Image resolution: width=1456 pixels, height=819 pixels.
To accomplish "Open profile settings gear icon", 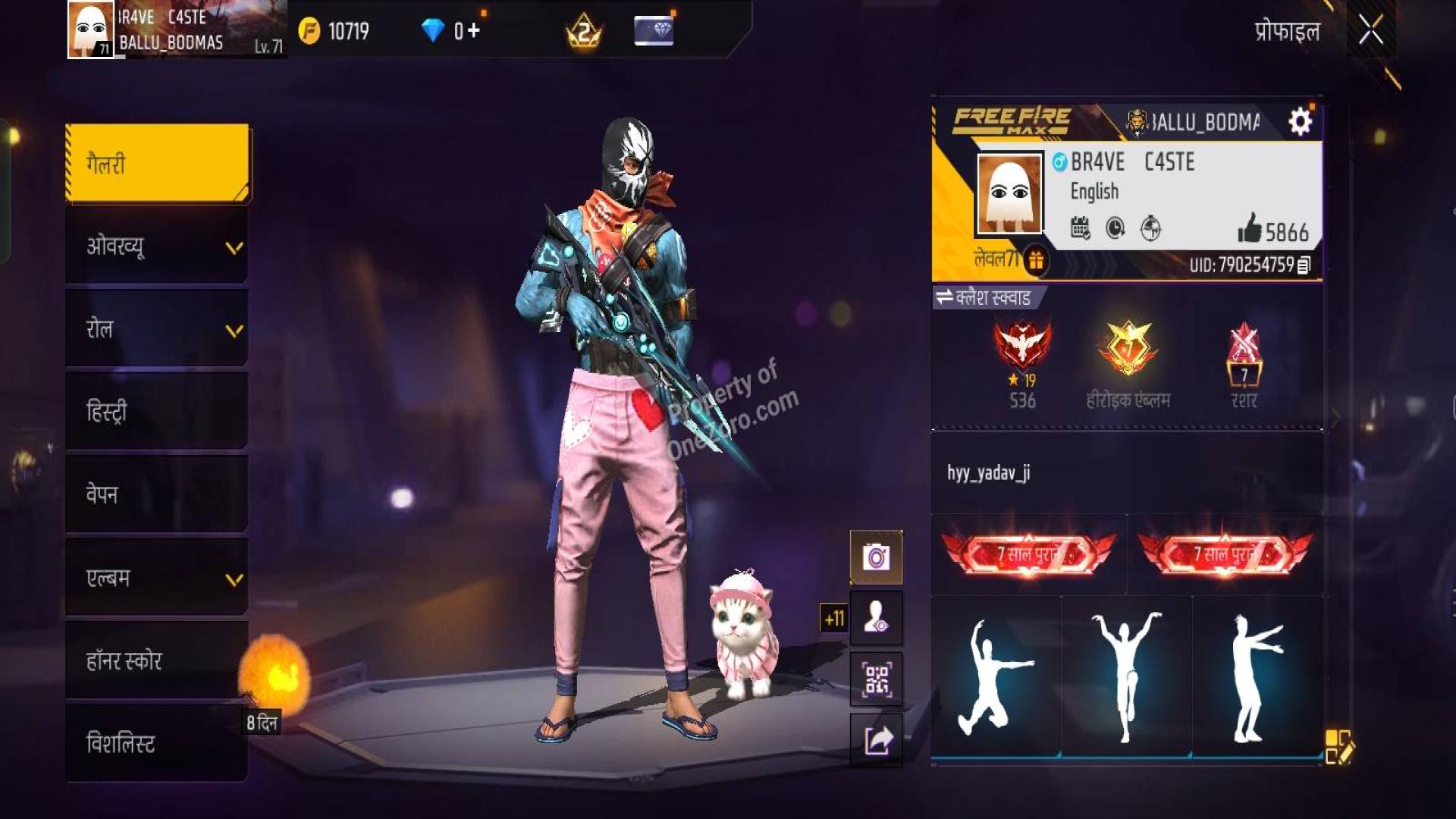I will pyautogui.click(x=1300, y=121).
